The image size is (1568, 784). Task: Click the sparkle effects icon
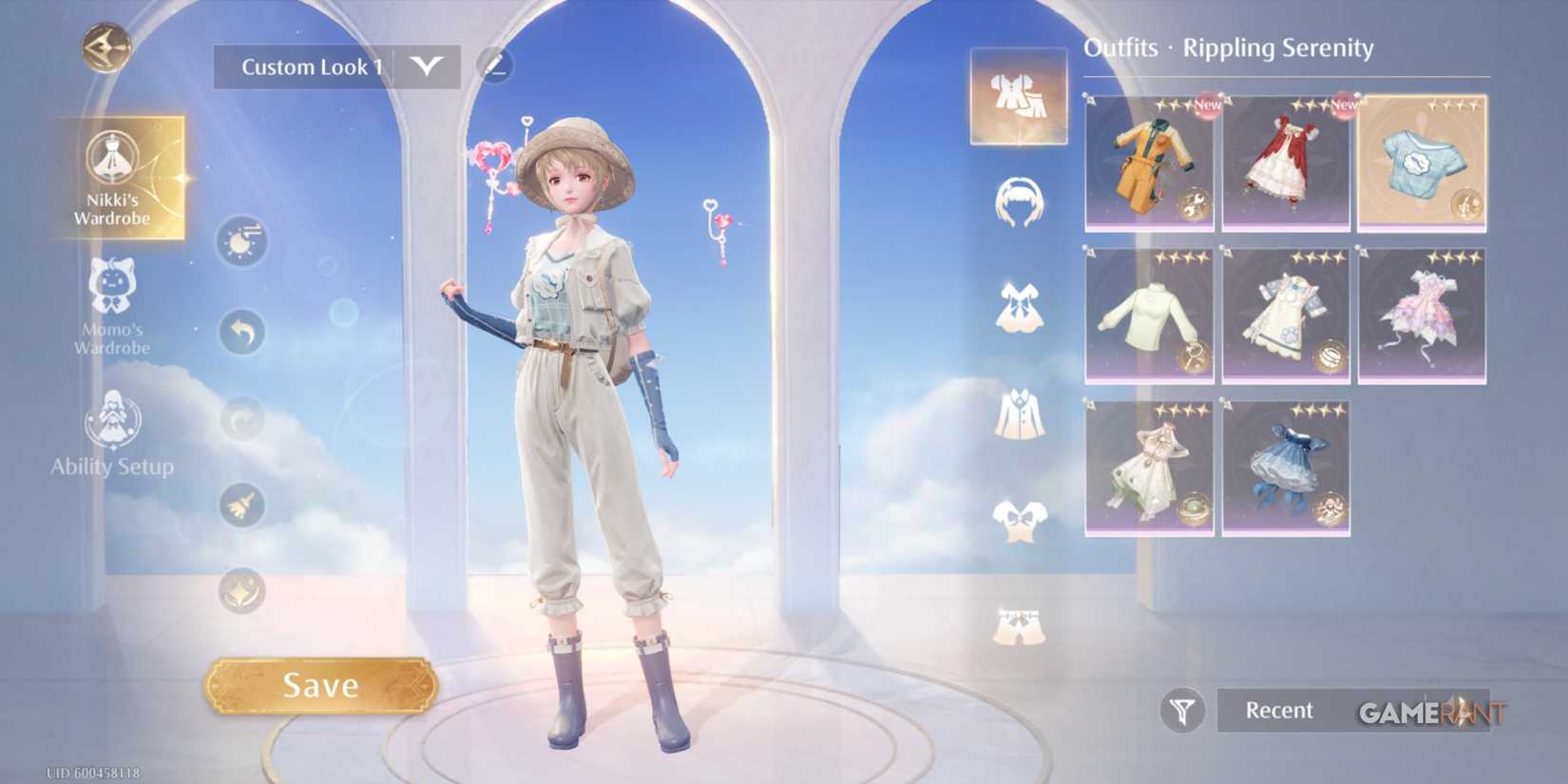pyautogui.click(x=240, y=589)
